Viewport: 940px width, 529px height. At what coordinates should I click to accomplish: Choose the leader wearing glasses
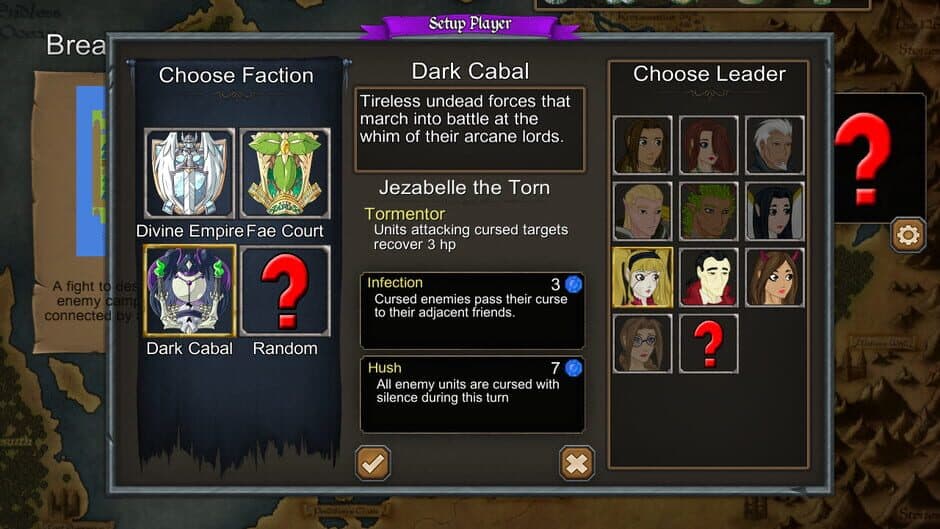[642, 343]
